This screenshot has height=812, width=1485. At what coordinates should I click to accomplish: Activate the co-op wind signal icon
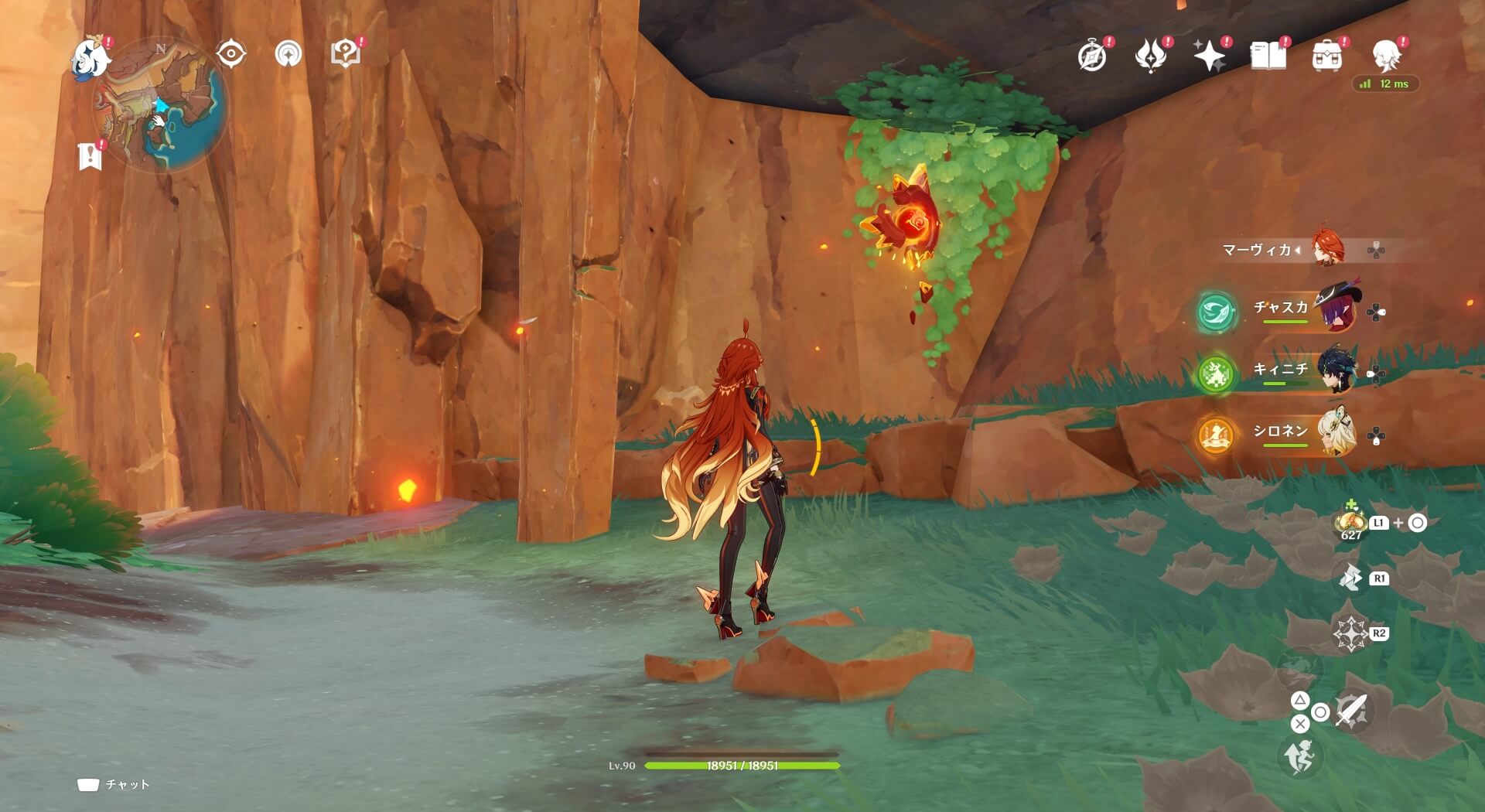tap(288, 54)
